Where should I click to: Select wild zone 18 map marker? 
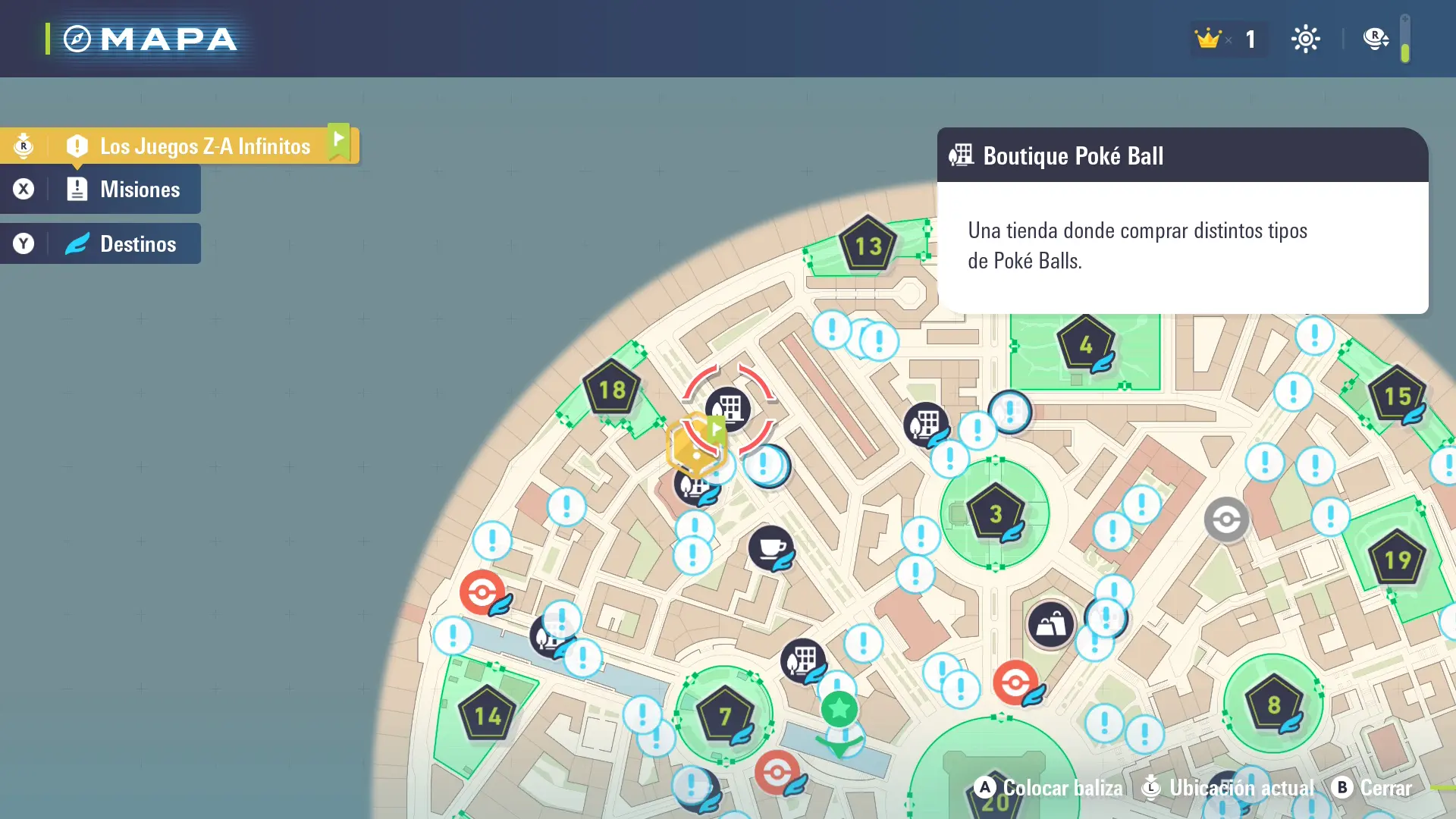[612, 389]
